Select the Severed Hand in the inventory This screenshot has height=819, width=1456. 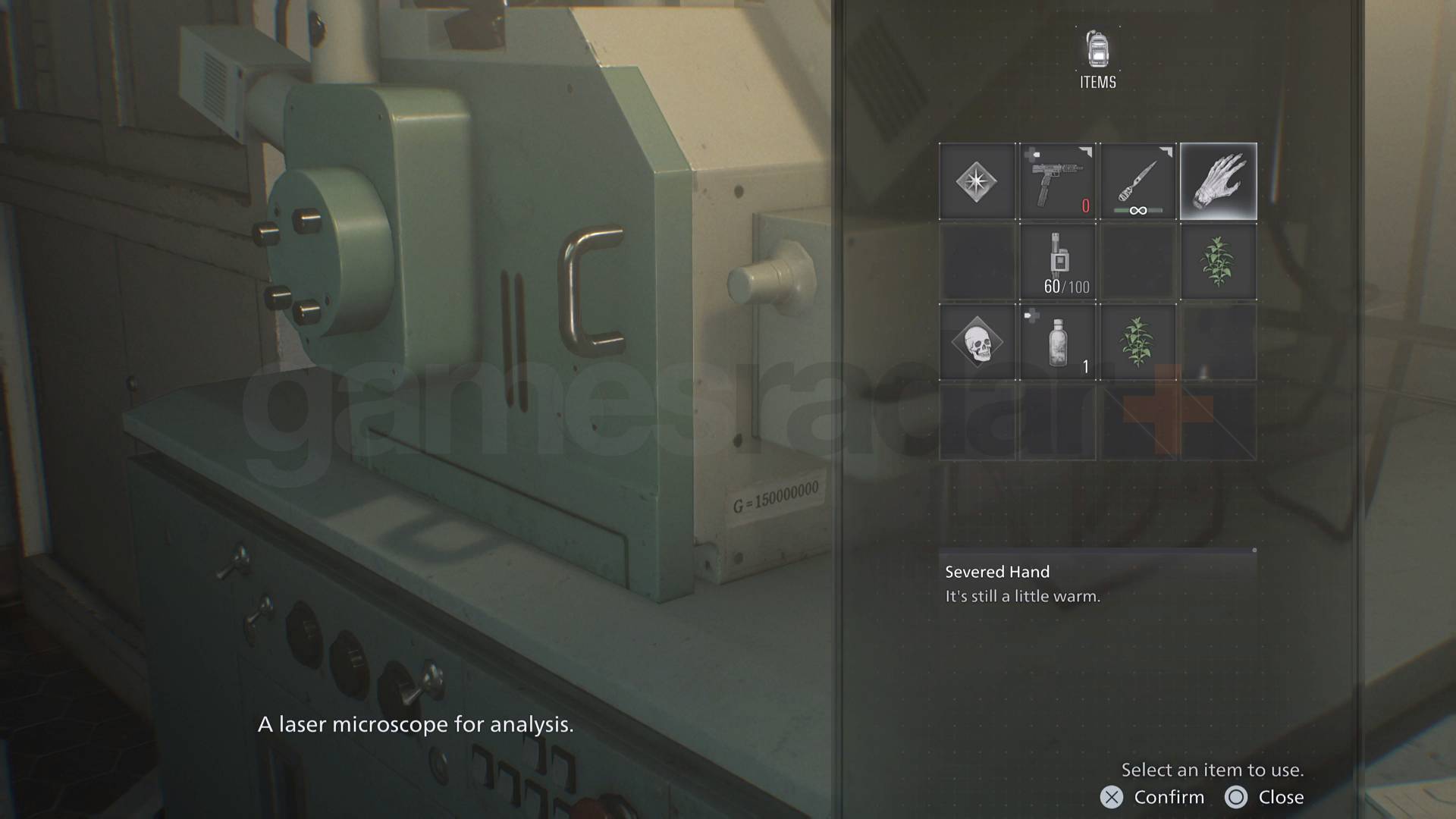point(1217,182)
